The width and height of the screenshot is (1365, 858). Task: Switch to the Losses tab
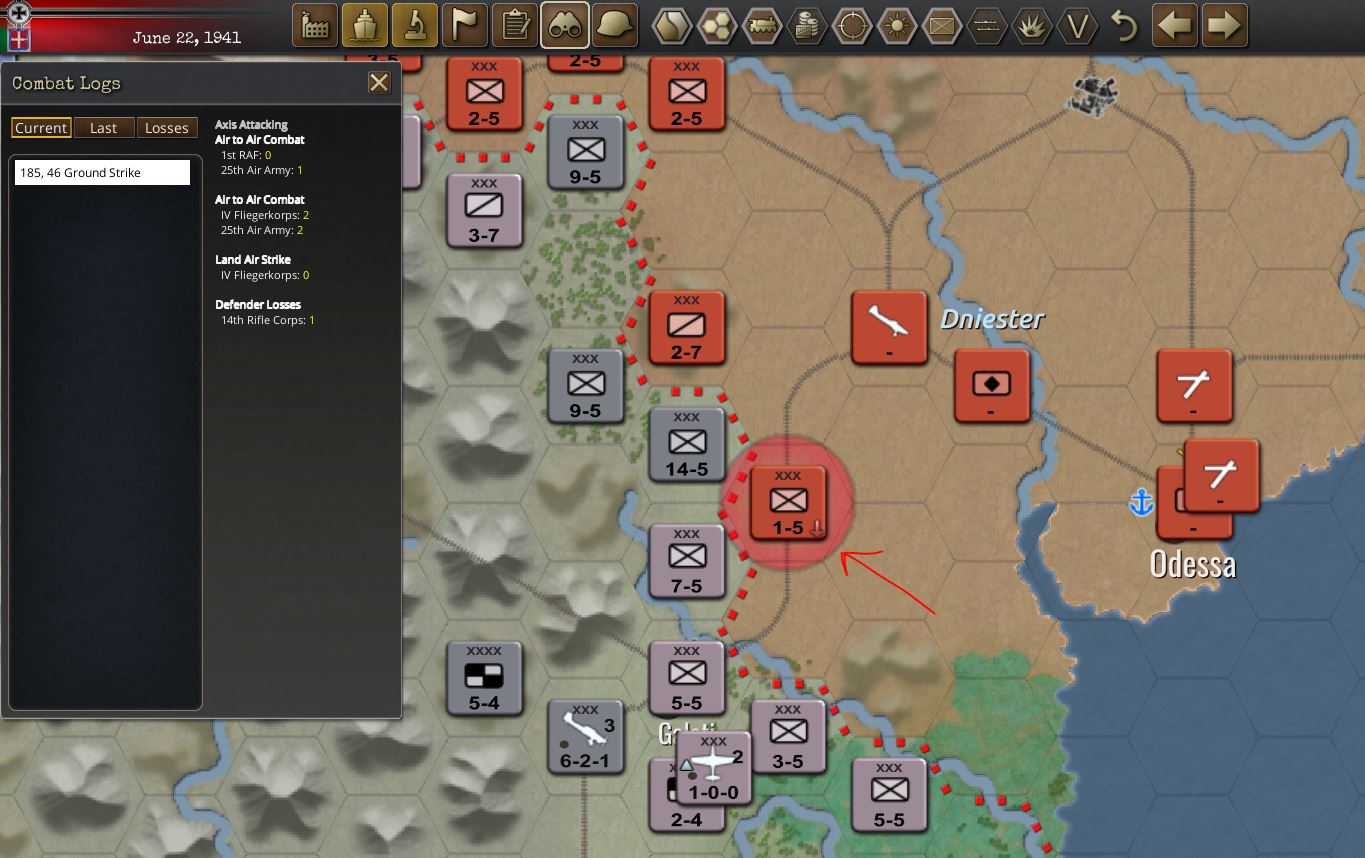[x=167, y=127]
